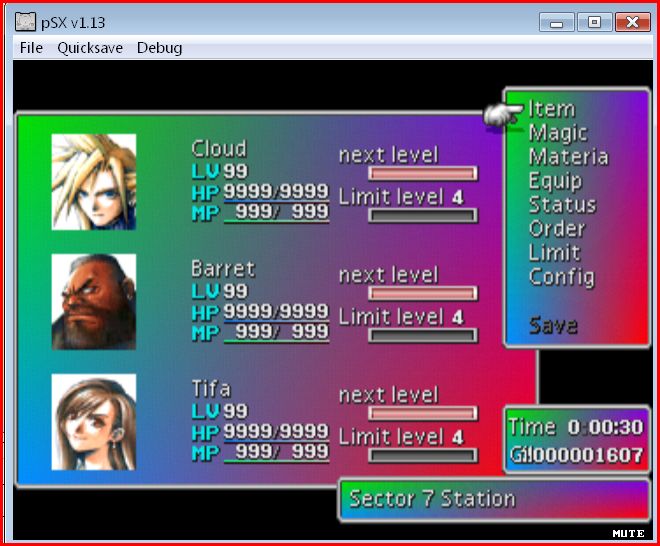Open the Quicksave menu
The width and height of the screenshot is (660, 546).
(90, 48)
